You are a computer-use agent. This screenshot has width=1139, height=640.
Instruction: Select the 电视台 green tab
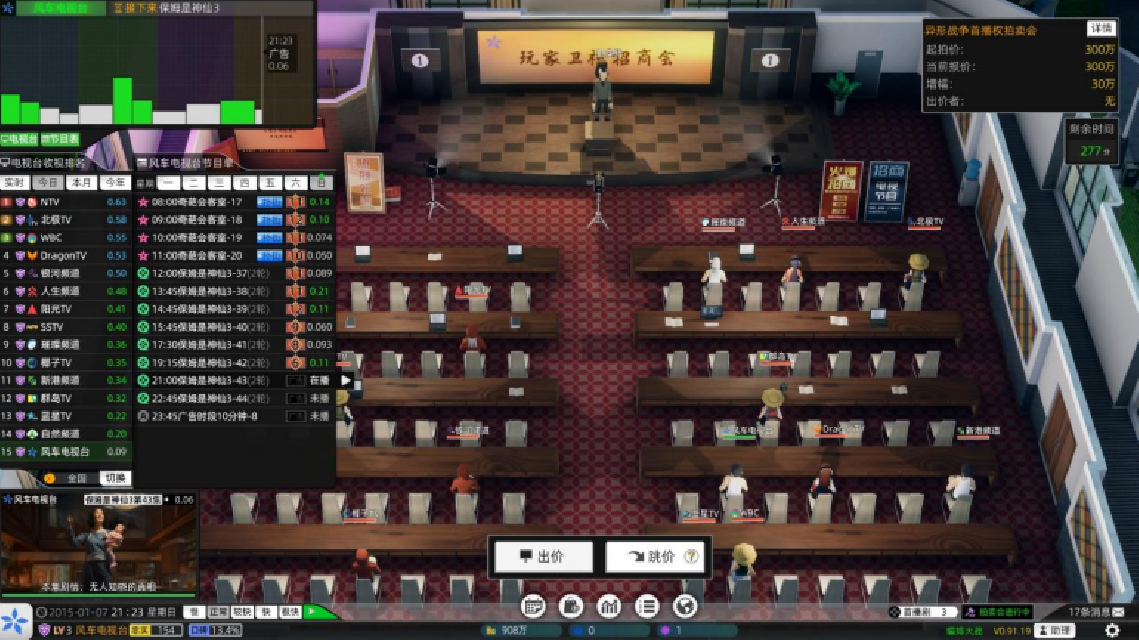(19, 139)
